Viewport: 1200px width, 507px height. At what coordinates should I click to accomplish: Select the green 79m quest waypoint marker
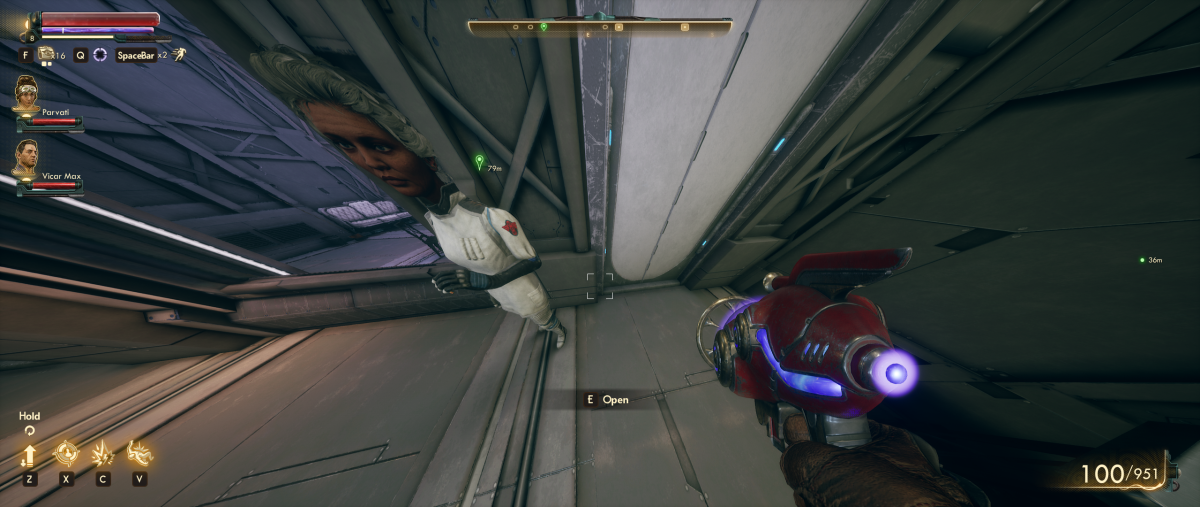tap(479, 161)
